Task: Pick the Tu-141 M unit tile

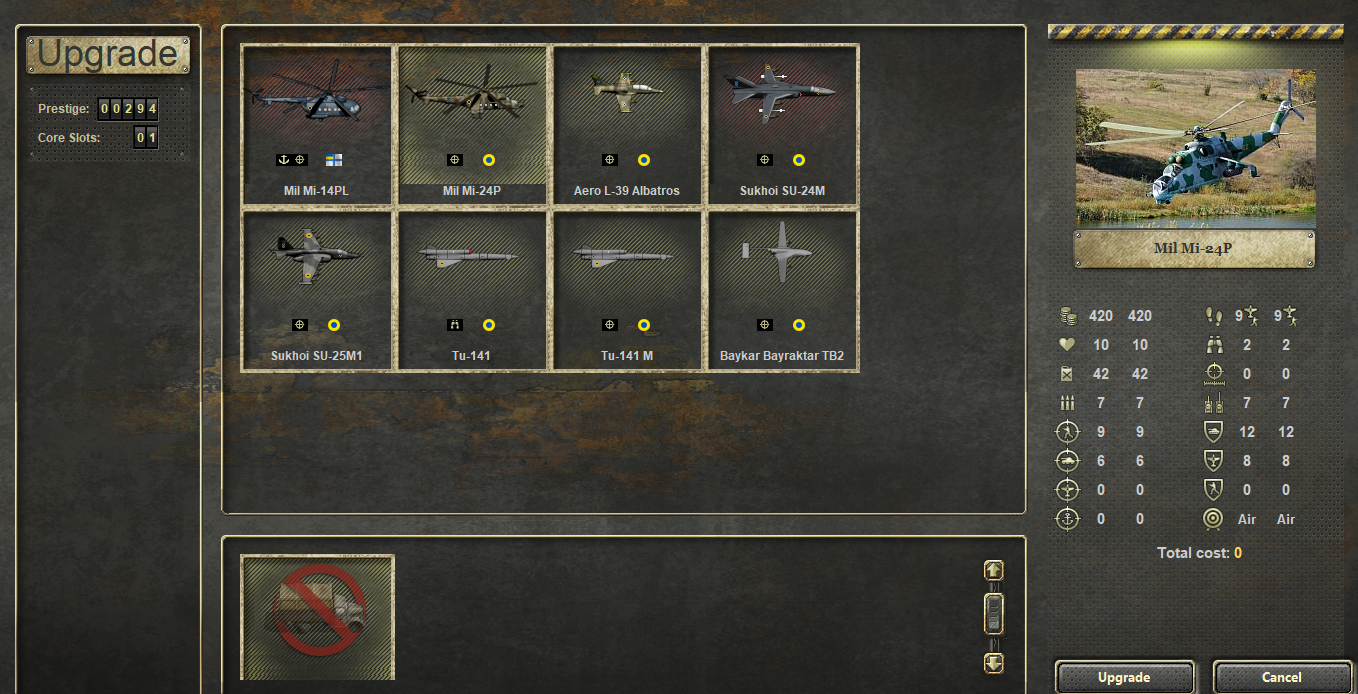Action: [x=627, y=290]
